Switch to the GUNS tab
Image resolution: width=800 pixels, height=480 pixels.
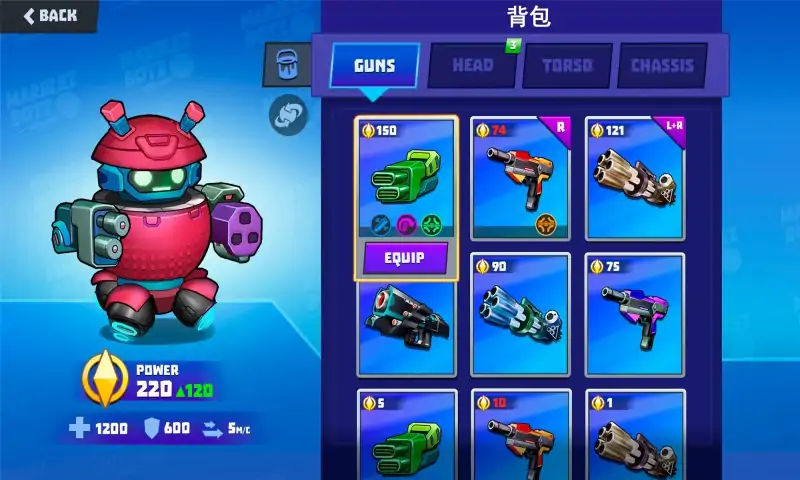coord(374,66)
